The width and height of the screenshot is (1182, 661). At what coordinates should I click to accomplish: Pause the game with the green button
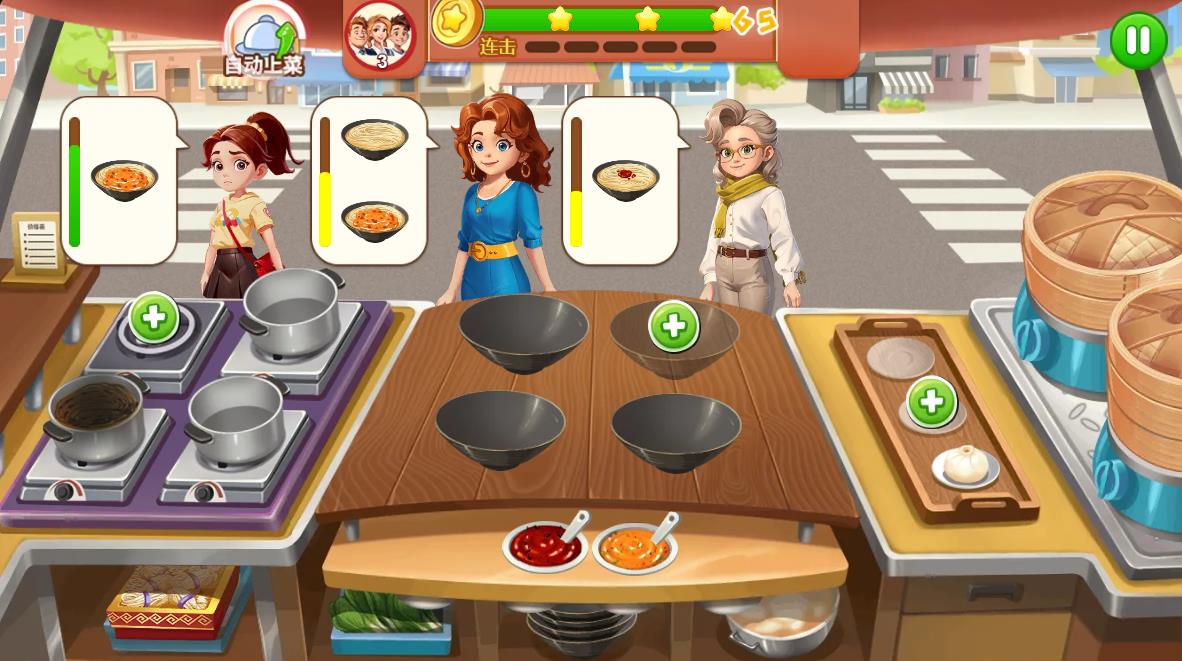pyautogui.click(x=1138, y=41)
